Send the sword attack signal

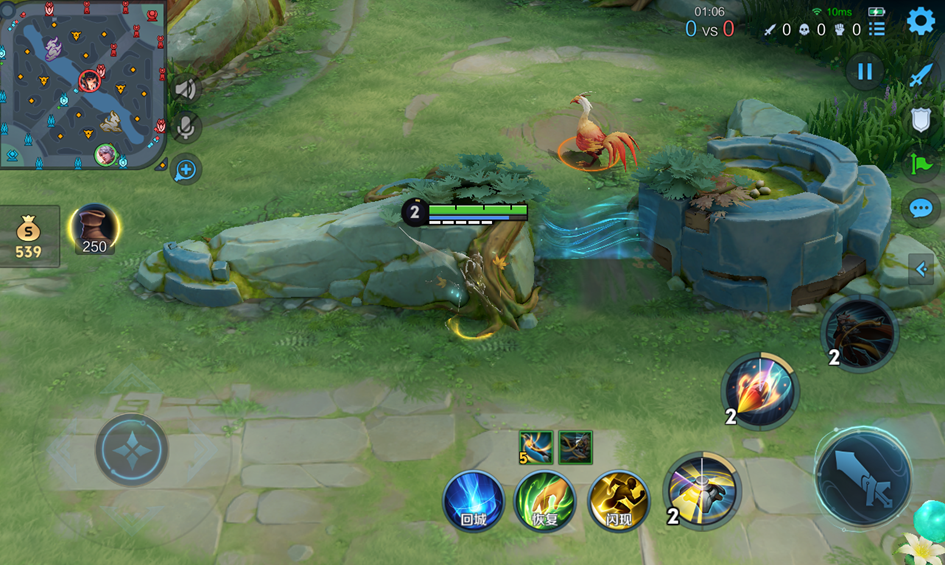pyautogui.click(x=921, y=75)
